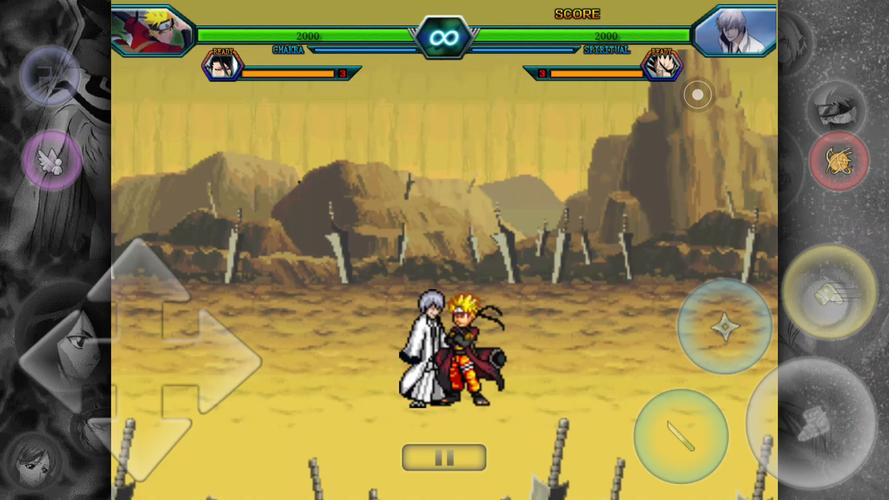The width and height of the screenshot is (889, 500).
Task: Tap the small white circle record button
Action: [697, 95]
